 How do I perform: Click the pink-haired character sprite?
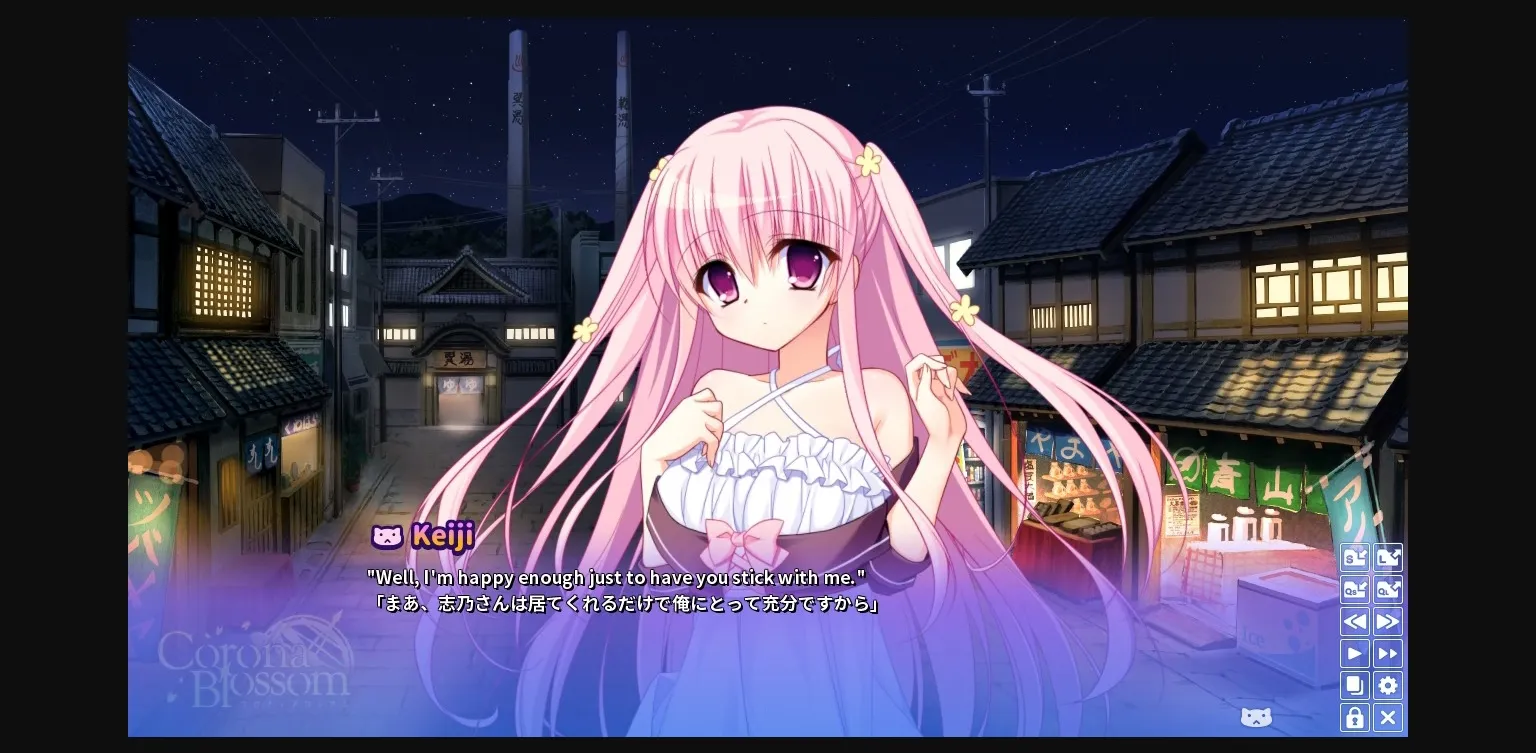click(770, 300)
